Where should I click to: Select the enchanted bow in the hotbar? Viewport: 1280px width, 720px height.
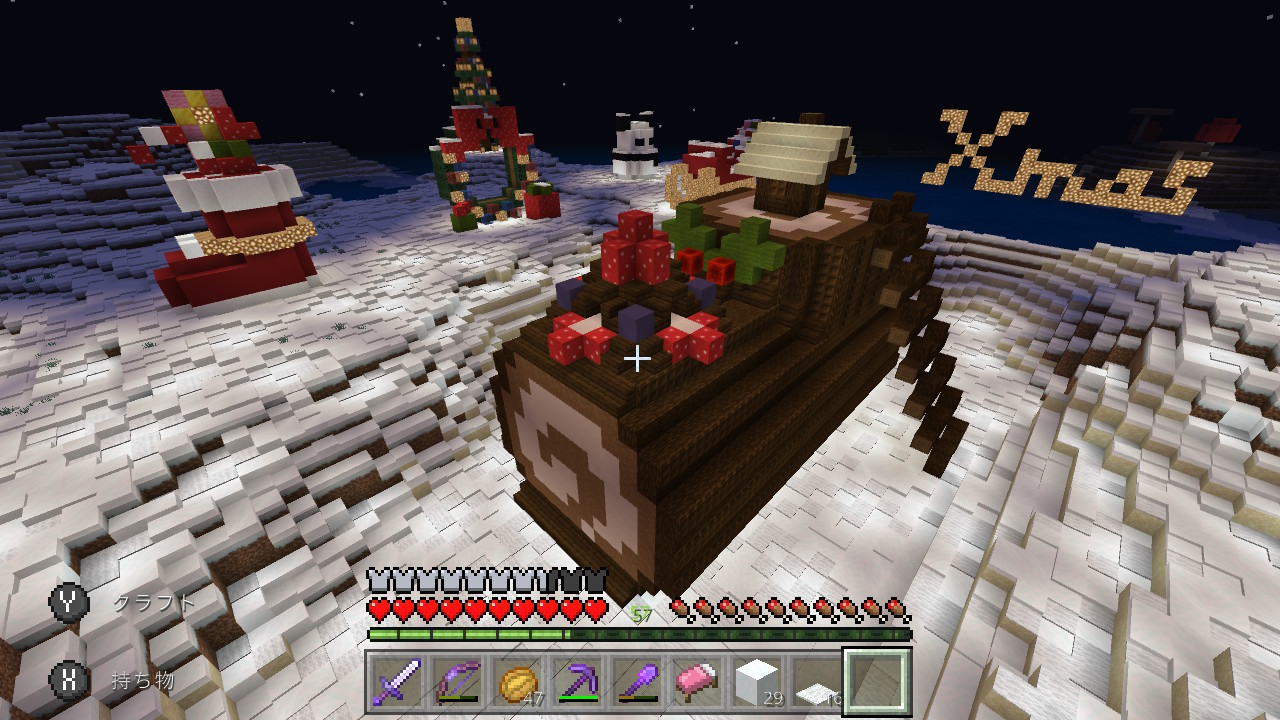(x=456, y=680)
